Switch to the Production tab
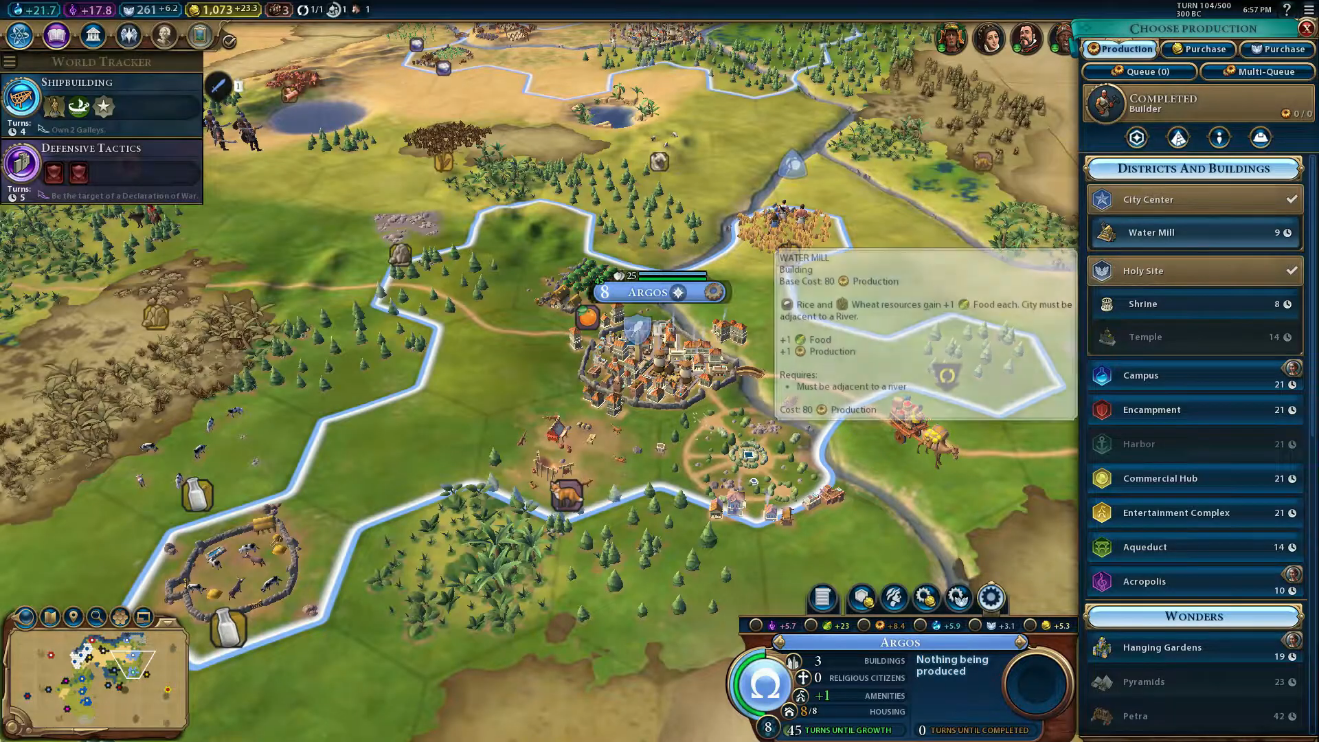The image size is (1319, 742). 1120,49
